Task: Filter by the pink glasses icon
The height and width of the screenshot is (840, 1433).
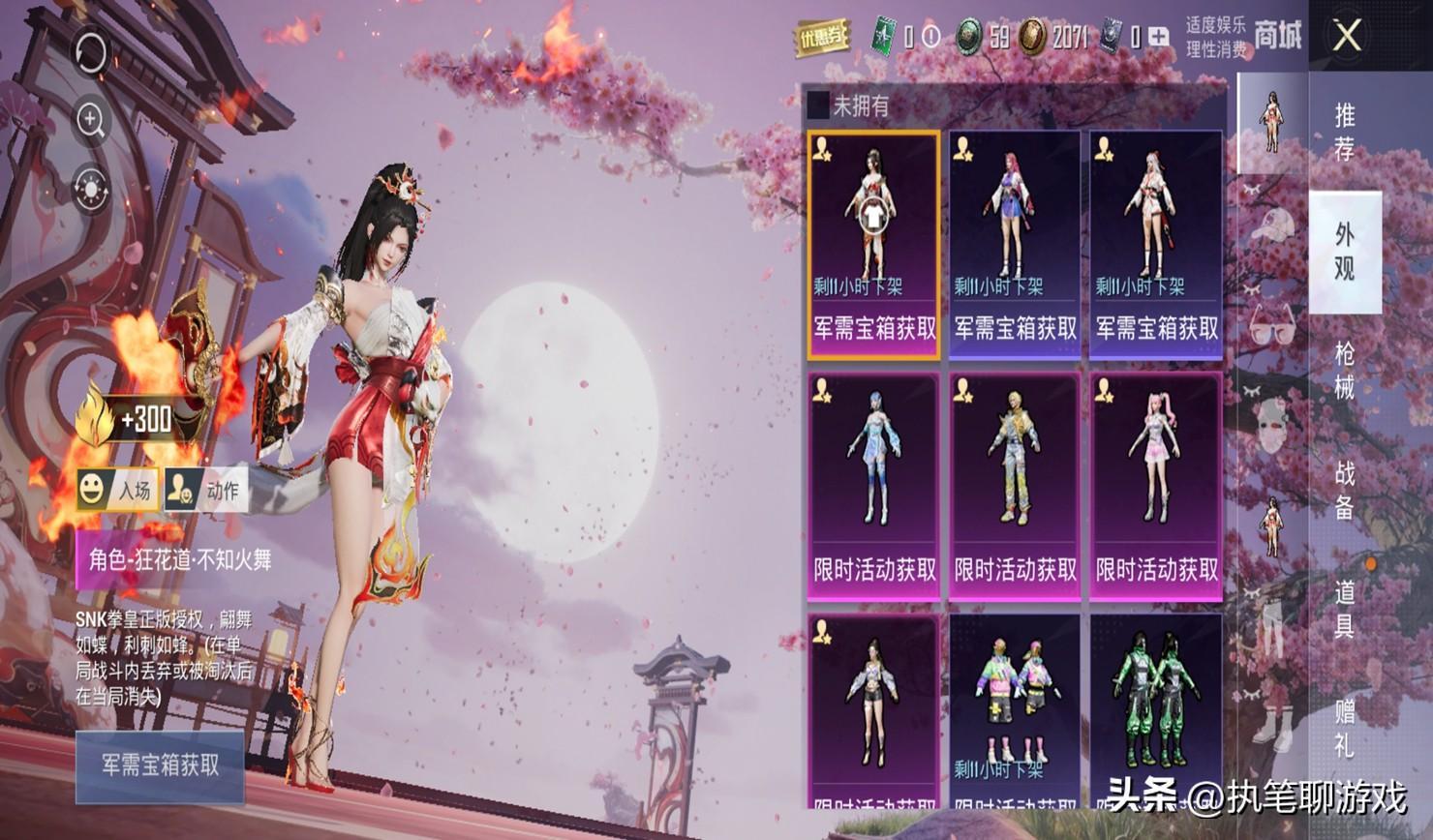Action: click(x=1272, y=323)
